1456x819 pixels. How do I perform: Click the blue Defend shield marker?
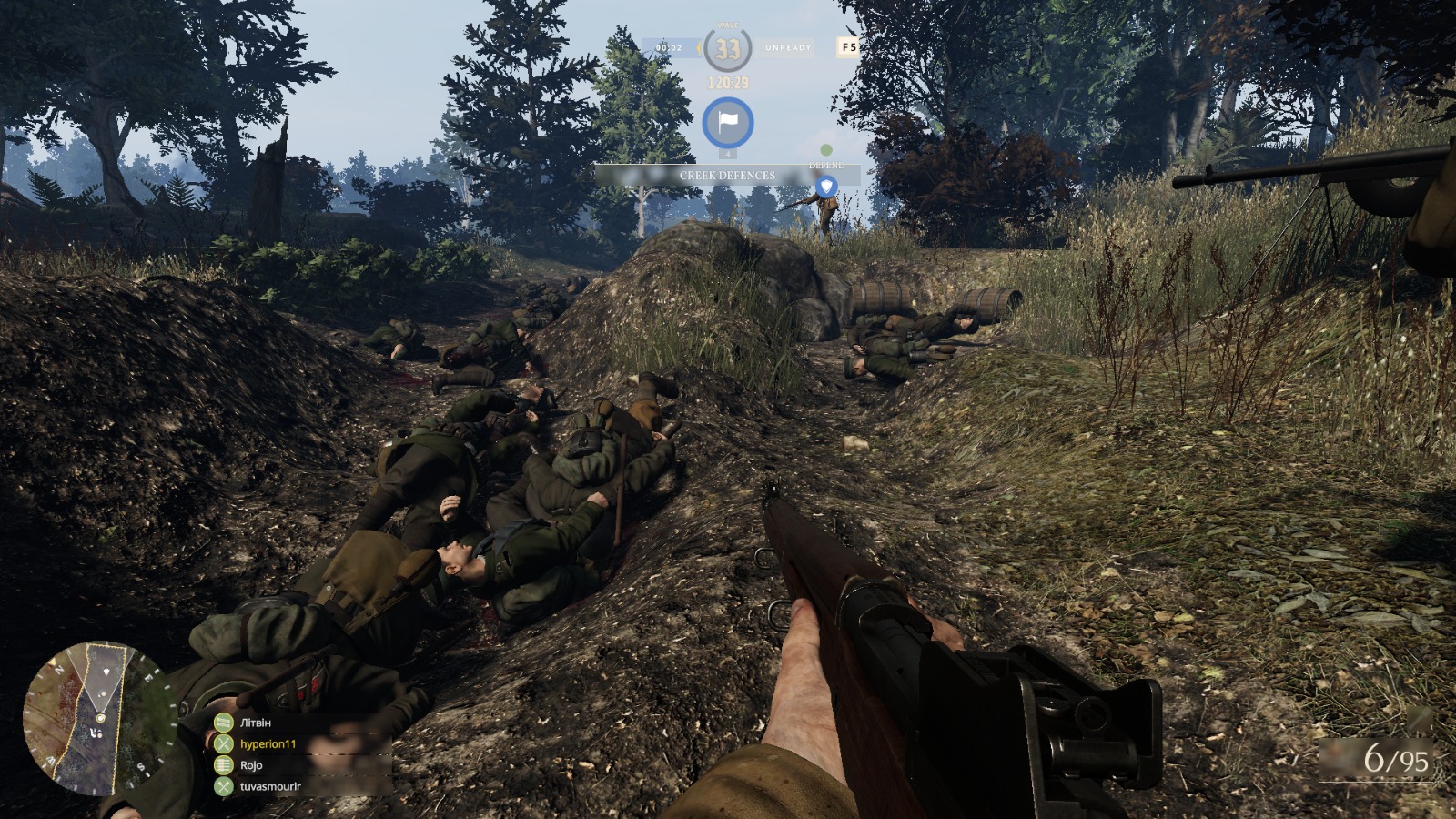(x=825, y=187)
